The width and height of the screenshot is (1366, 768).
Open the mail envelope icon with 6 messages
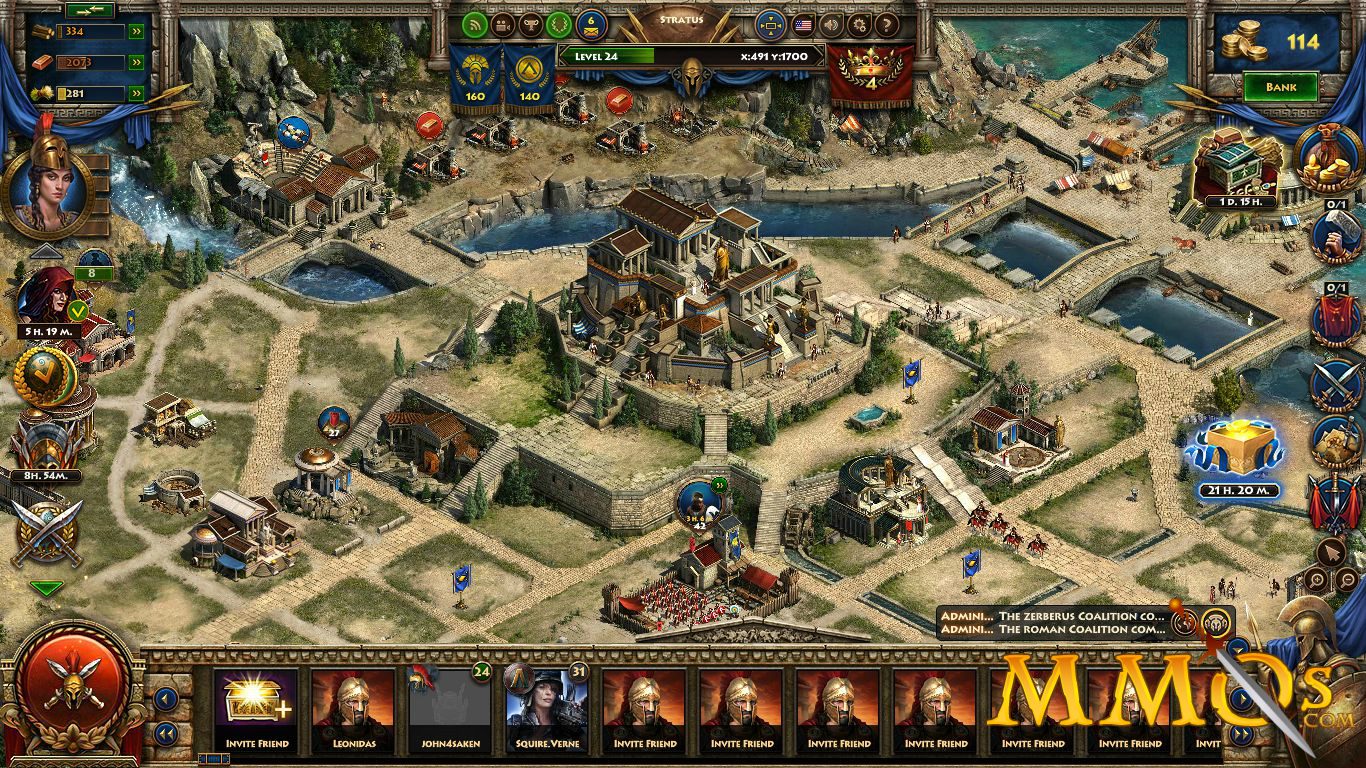pos(592,24)
